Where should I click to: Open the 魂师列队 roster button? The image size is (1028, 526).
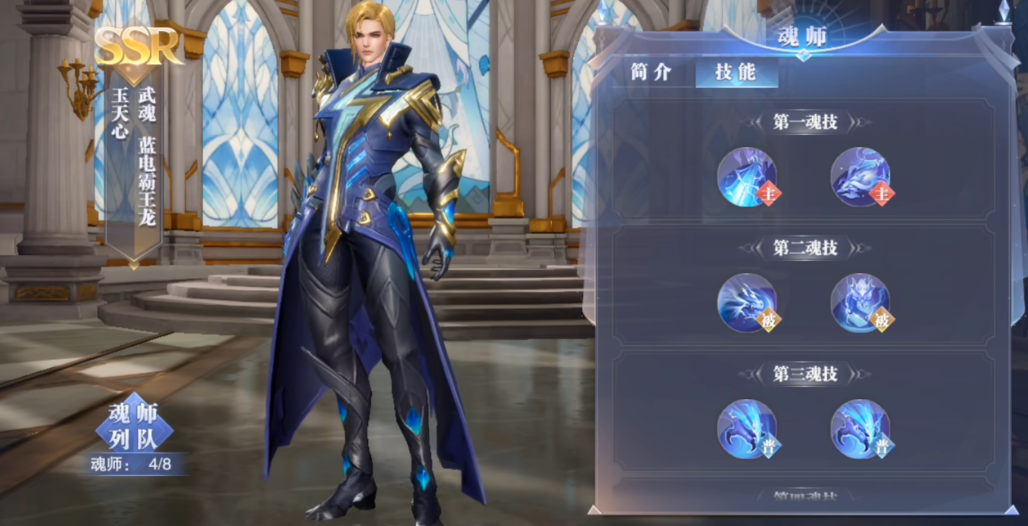[x=134, y=425]
